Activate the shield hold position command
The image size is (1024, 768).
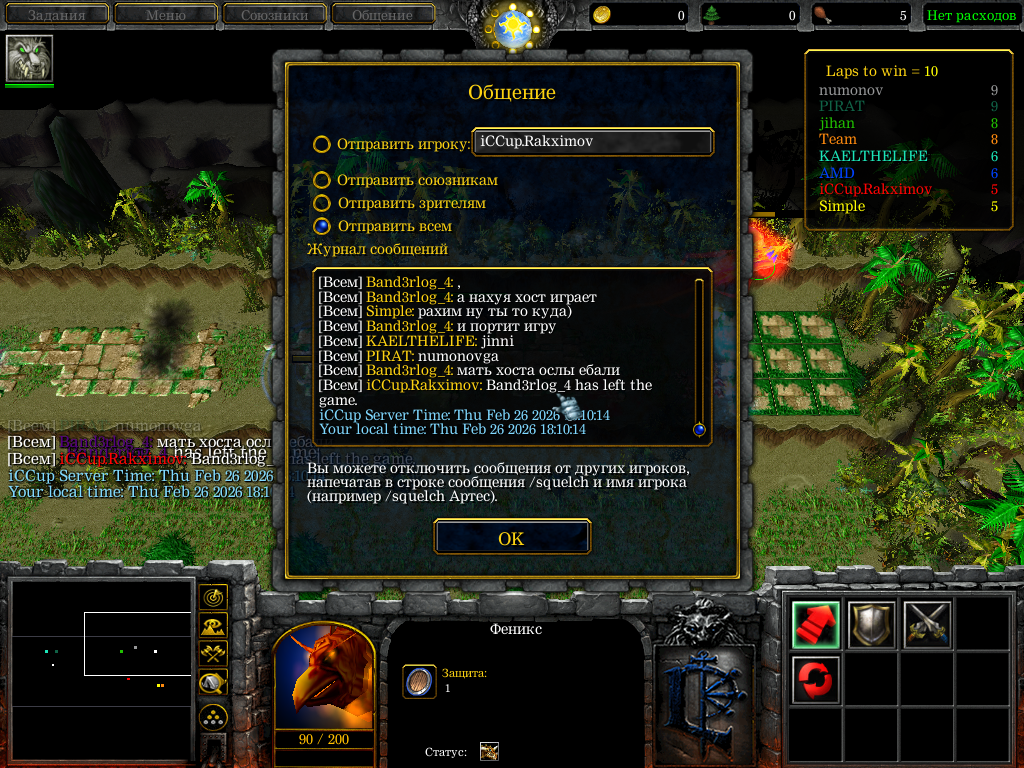coord(871,624)
